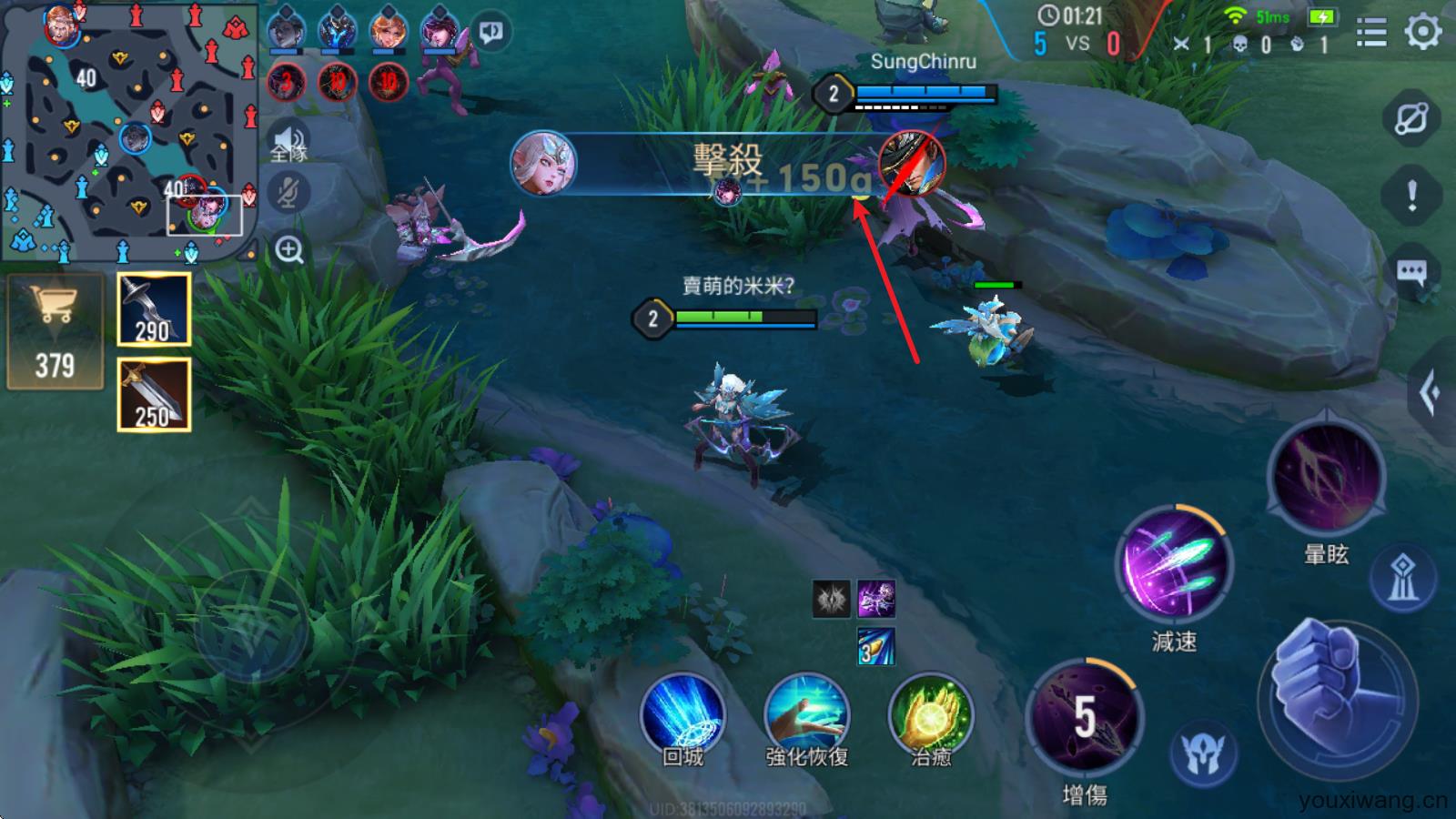Send the exclamation alert signal

(1411, 195)
